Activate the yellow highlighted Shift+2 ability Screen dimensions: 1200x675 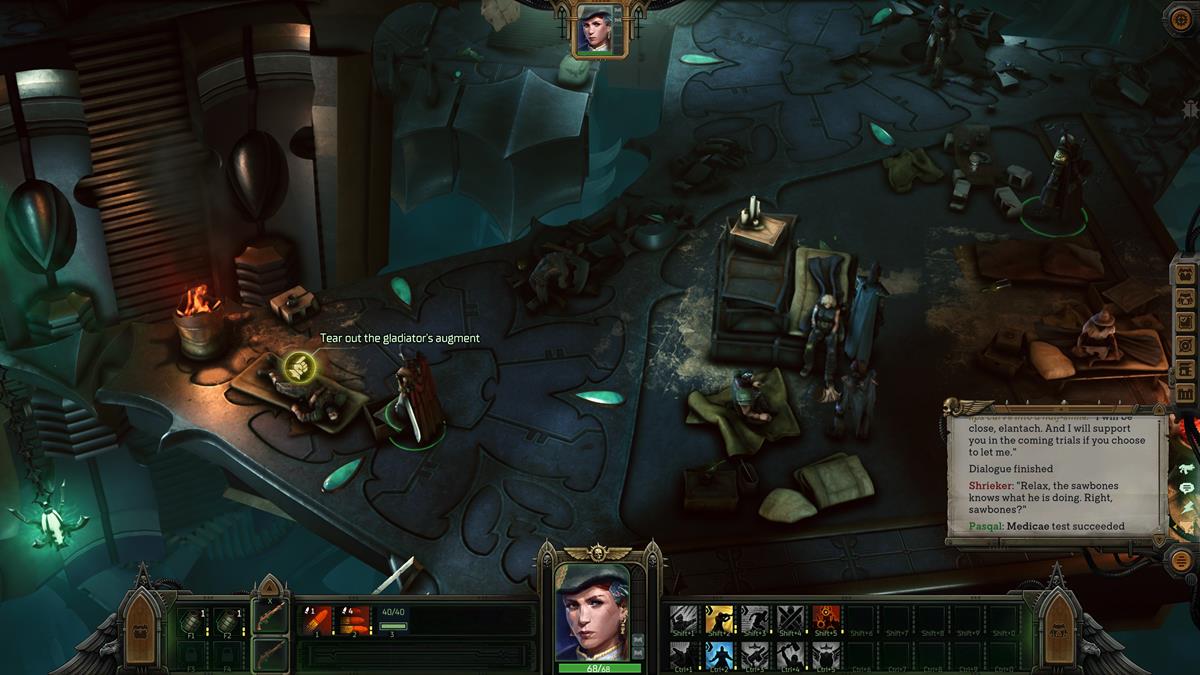(719, 620)
